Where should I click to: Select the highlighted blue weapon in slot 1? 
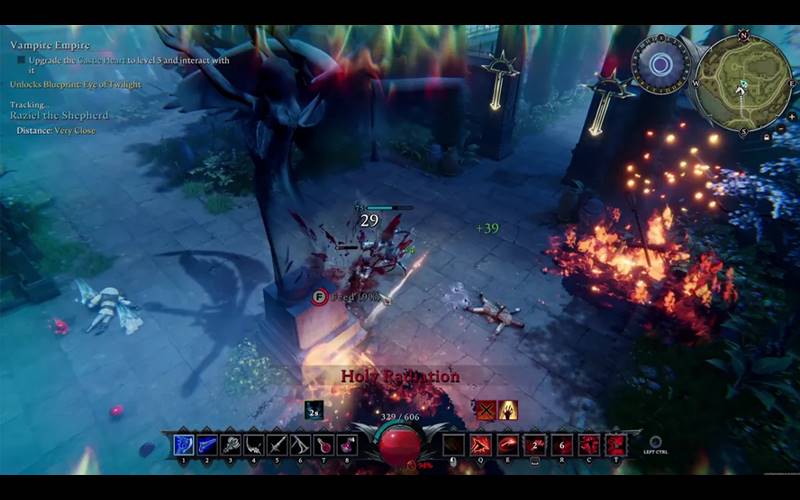(184, 445)
